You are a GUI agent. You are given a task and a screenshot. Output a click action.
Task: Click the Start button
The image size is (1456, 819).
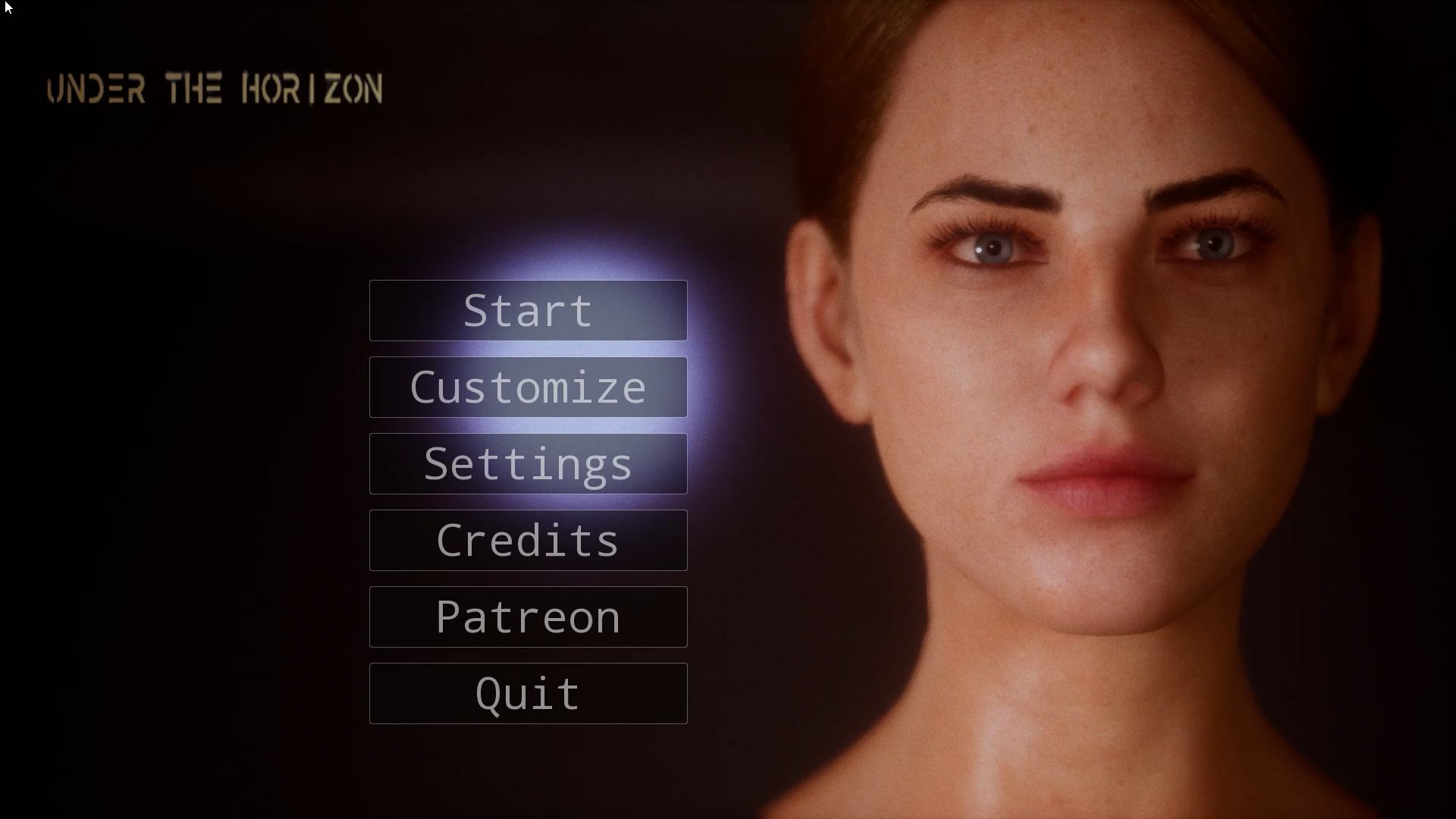(x=528, y=311)
